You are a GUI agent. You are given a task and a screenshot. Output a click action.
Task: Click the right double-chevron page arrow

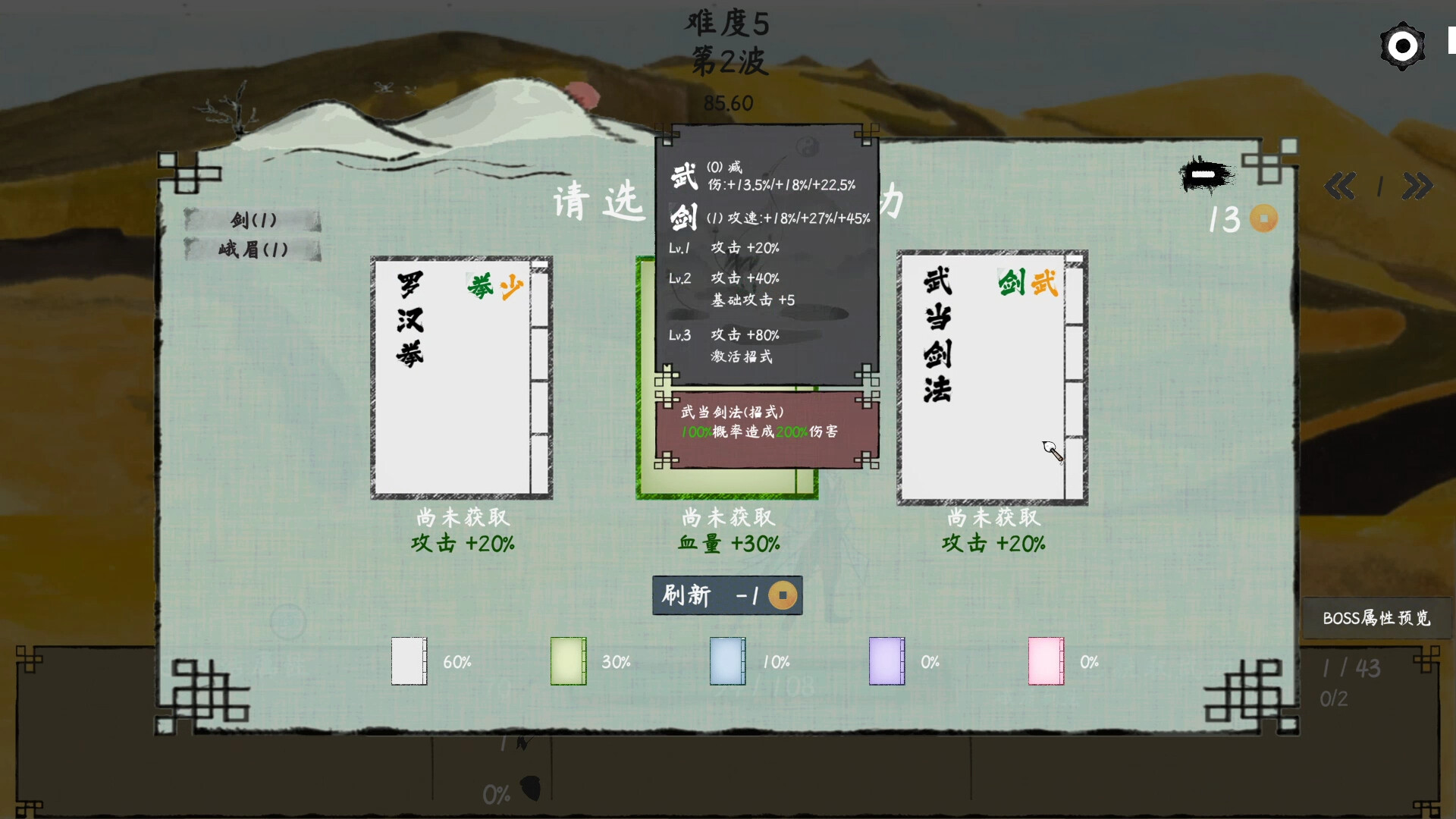pos(1419,187)
